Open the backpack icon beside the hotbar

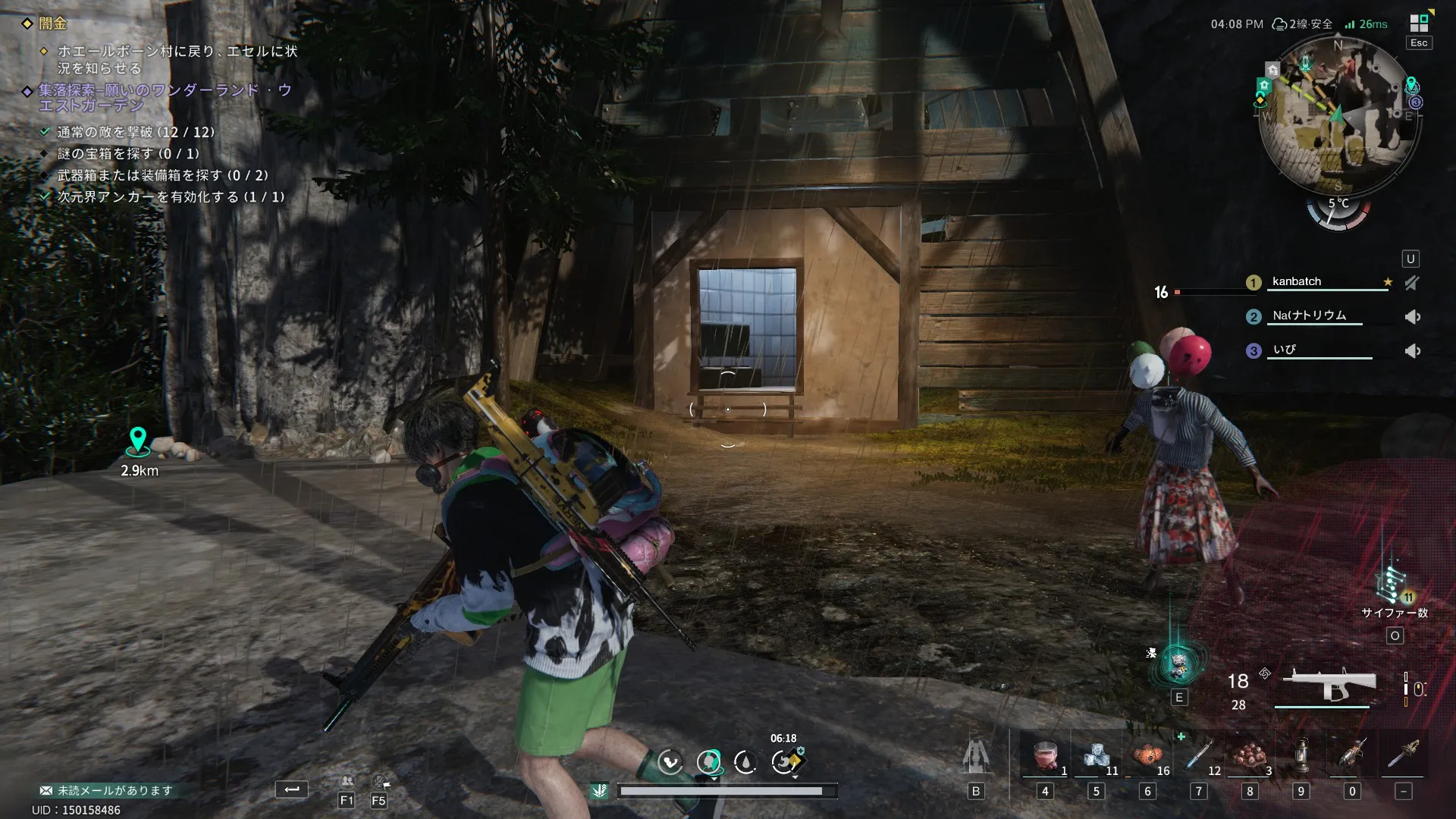(976, 758)
